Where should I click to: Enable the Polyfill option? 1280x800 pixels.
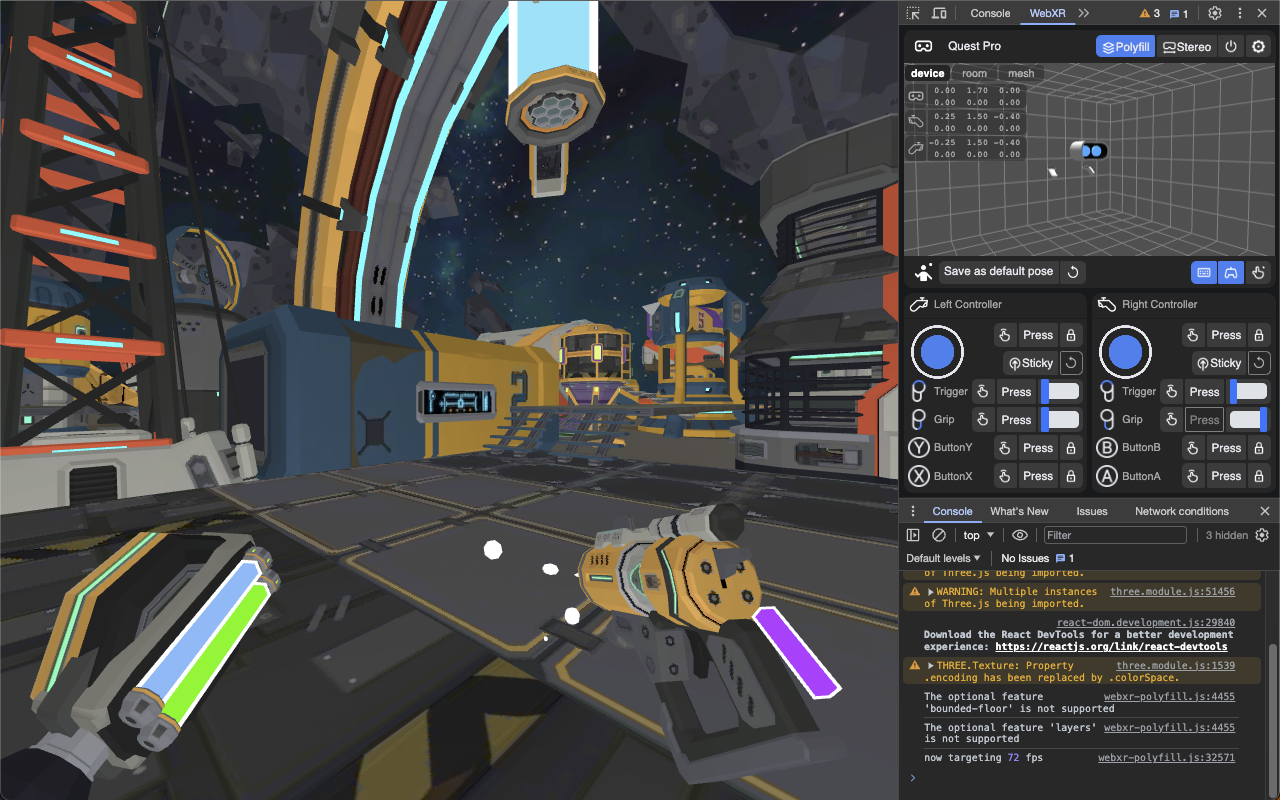click(1125, 46)
